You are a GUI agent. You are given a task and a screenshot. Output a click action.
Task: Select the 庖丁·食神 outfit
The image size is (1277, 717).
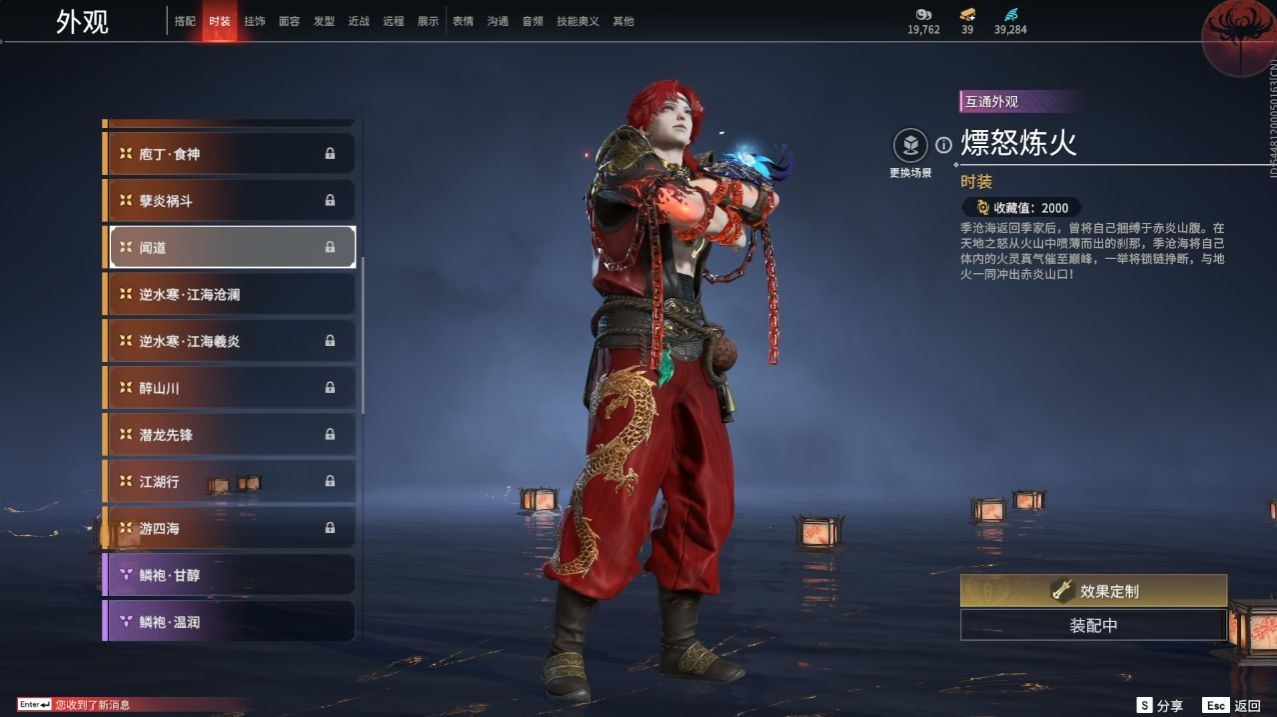[x=230, y=154]
